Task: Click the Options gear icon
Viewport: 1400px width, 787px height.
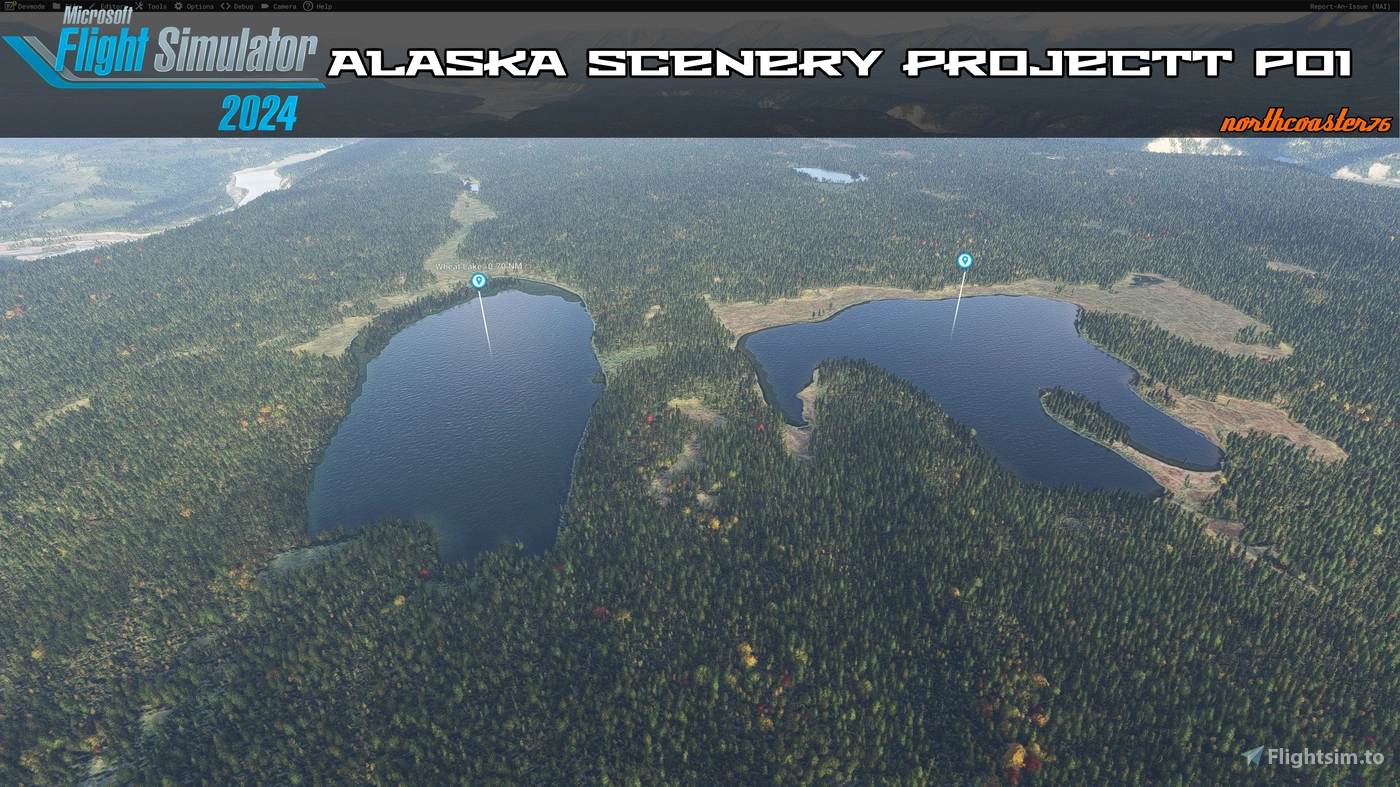Action: point(177,6)
